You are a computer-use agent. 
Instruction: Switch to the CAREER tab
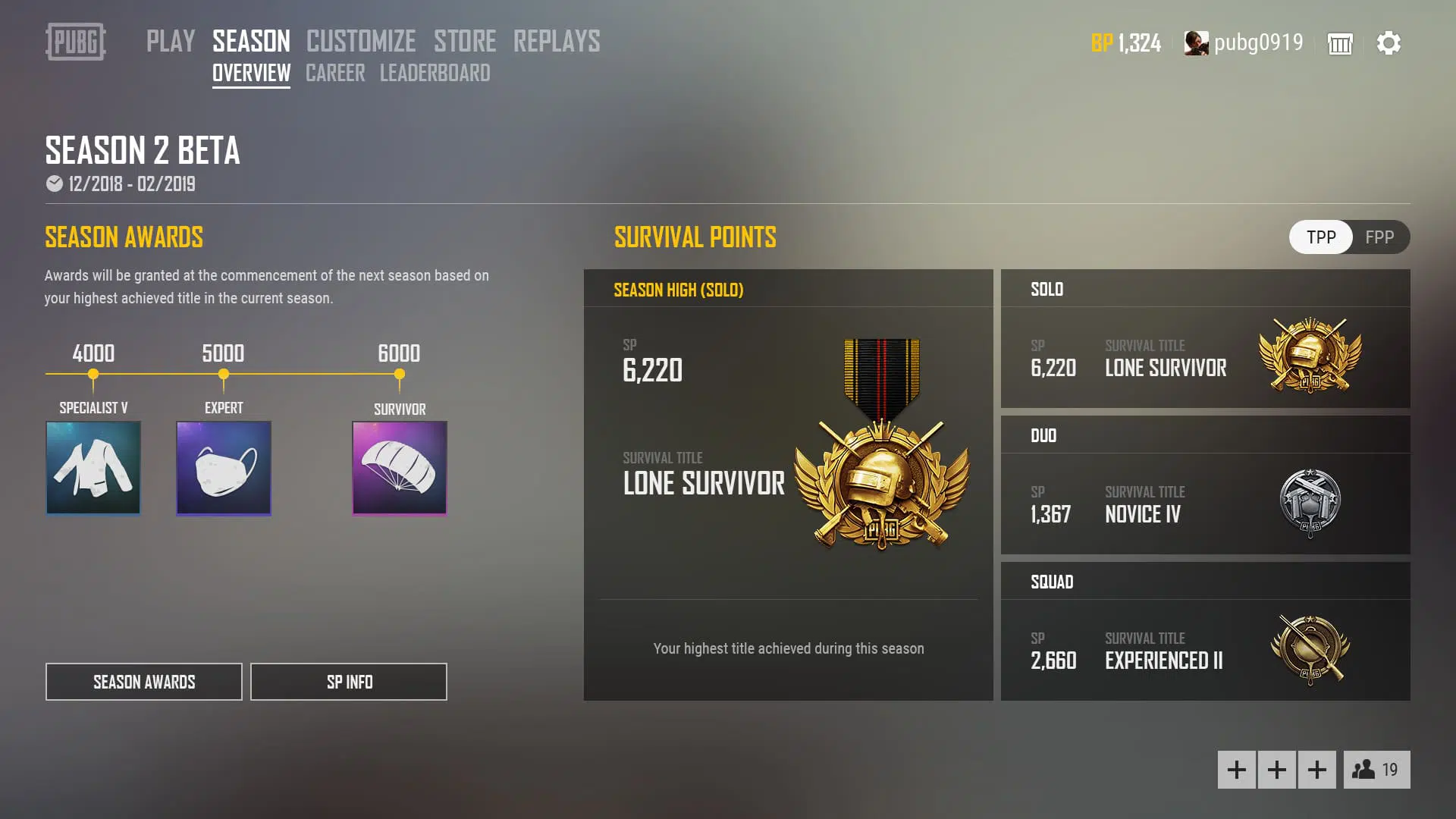(334, 74)
